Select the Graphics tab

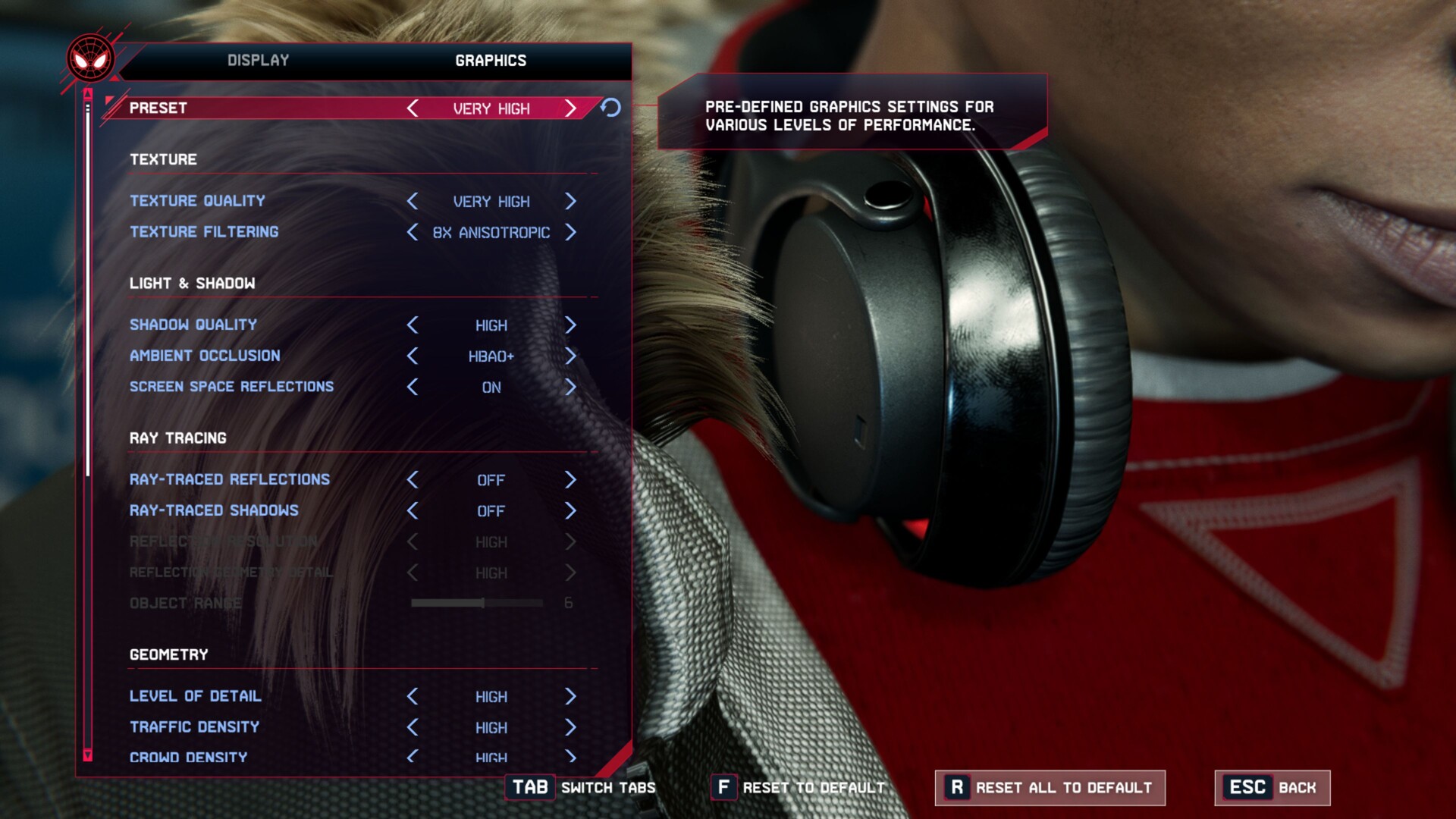click(491, 61)
